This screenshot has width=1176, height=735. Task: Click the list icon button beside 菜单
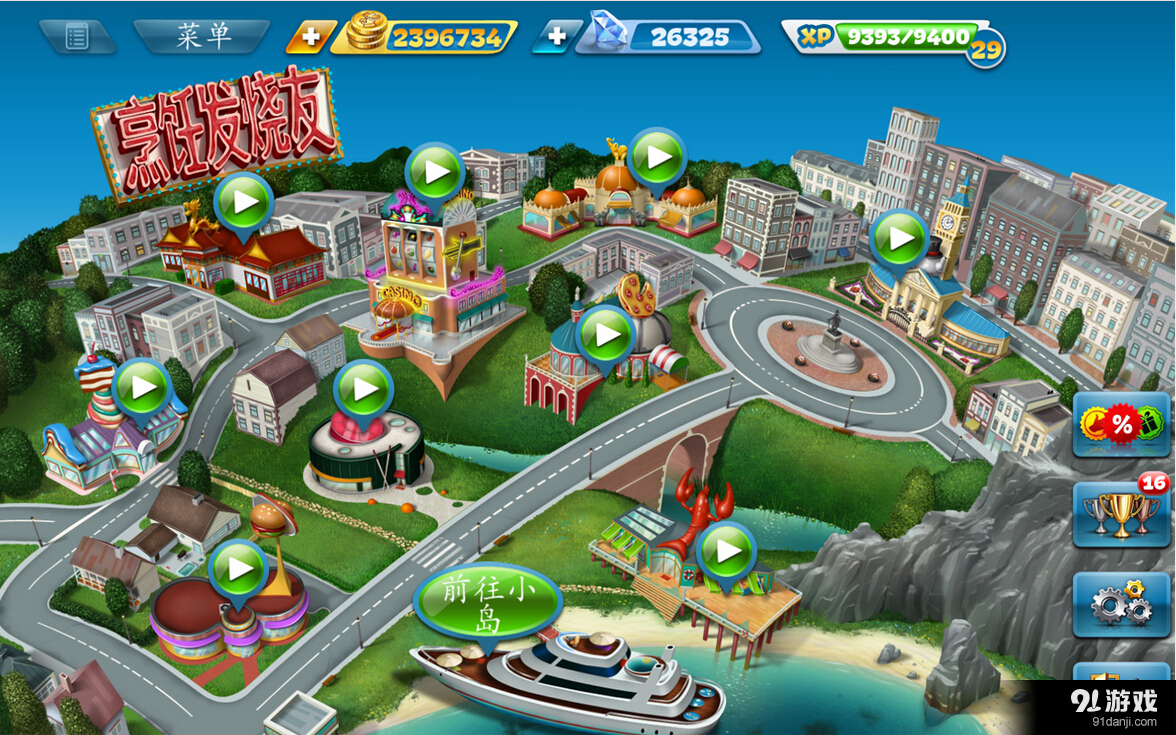pyautogui.click(x=77, y=37)
